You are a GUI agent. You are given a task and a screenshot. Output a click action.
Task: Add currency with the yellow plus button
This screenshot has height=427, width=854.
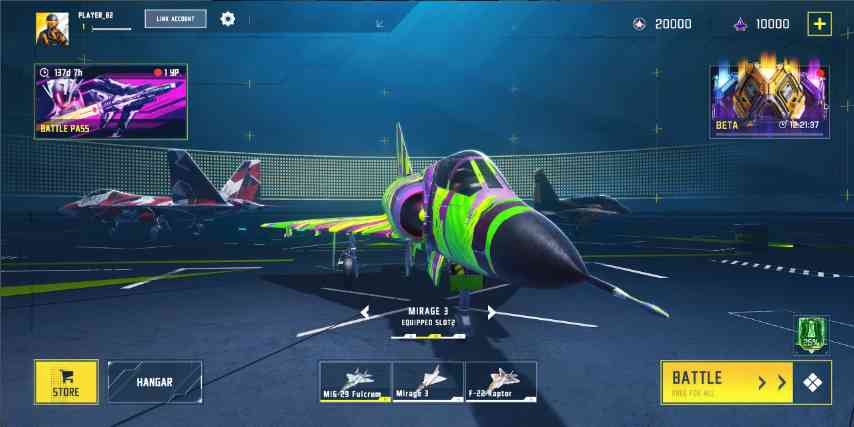pos(820,24)
